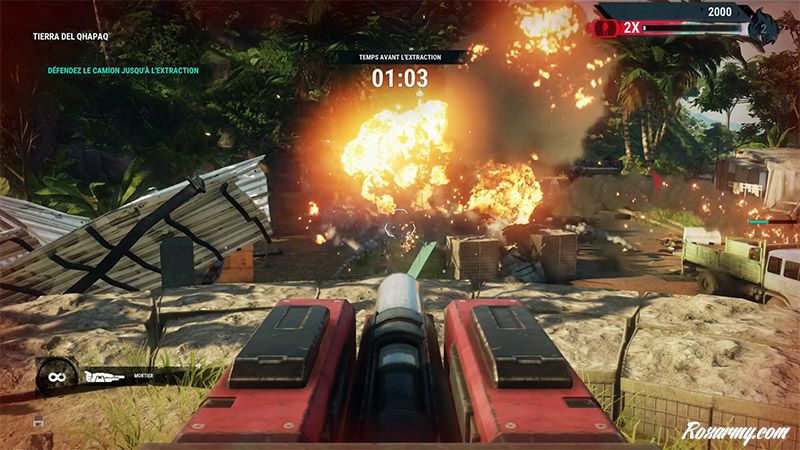Select the Mortier weapon icon

click(x=104, y=378)
